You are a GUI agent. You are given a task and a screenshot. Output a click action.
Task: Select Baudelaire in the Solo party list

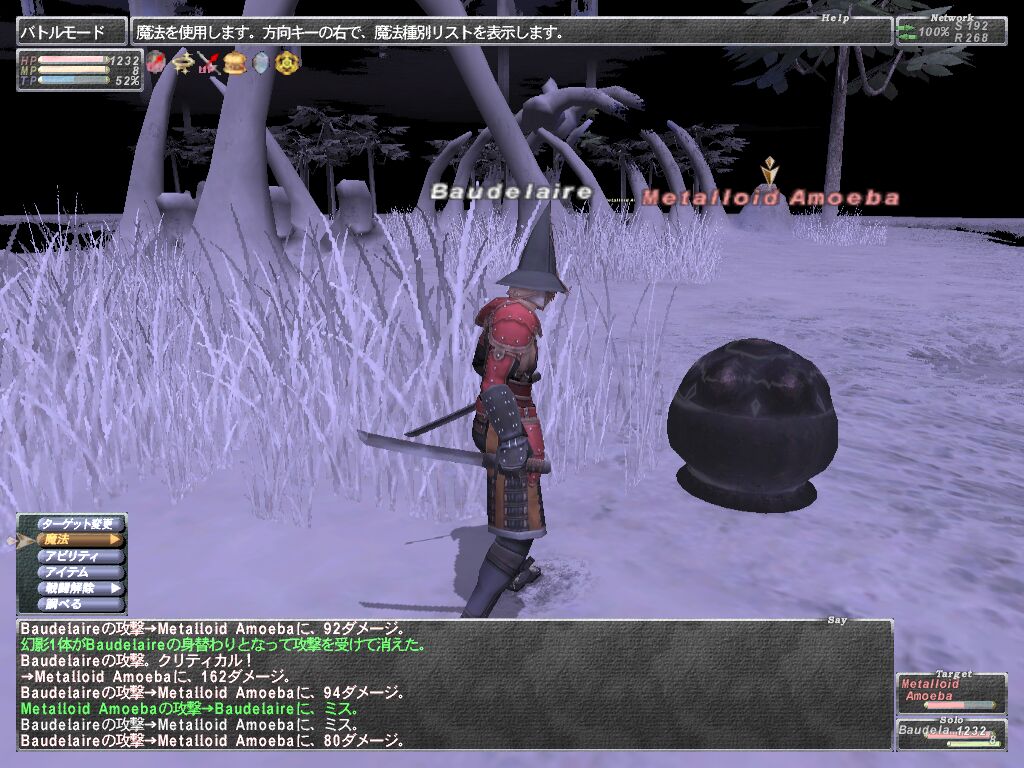click(950, 734)
